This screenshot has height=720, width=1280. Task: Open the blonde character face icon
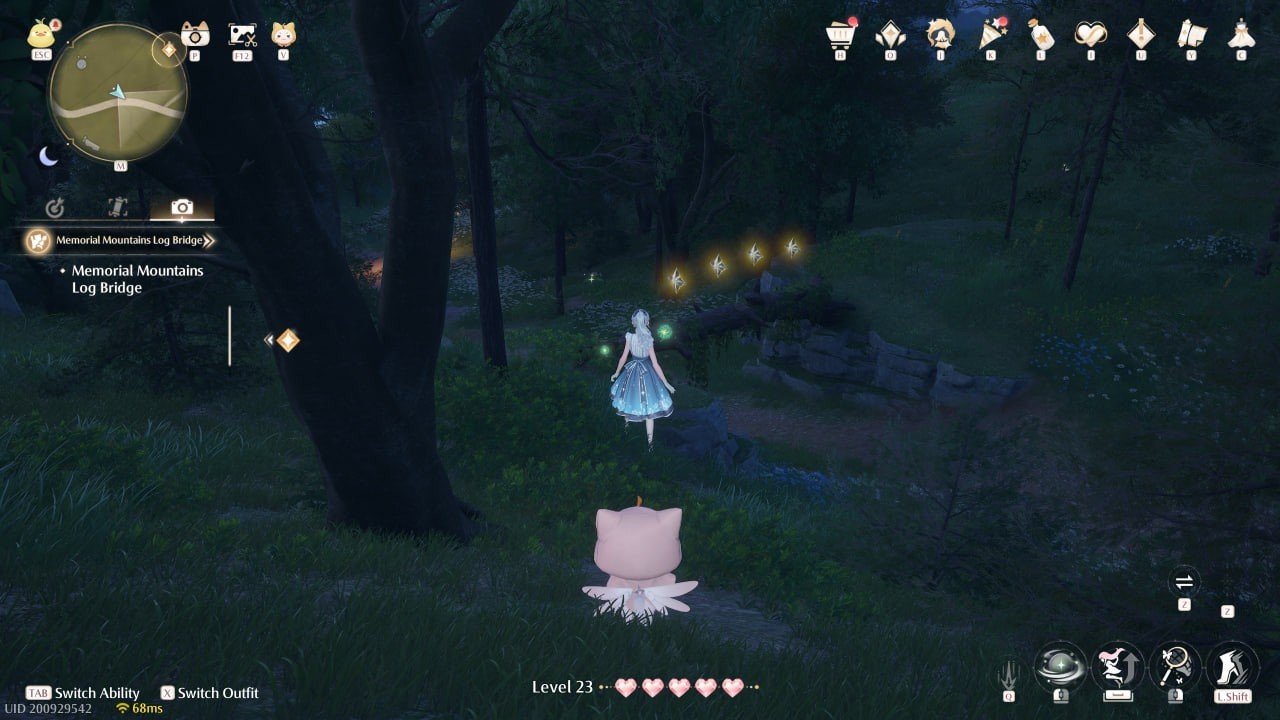283,34
